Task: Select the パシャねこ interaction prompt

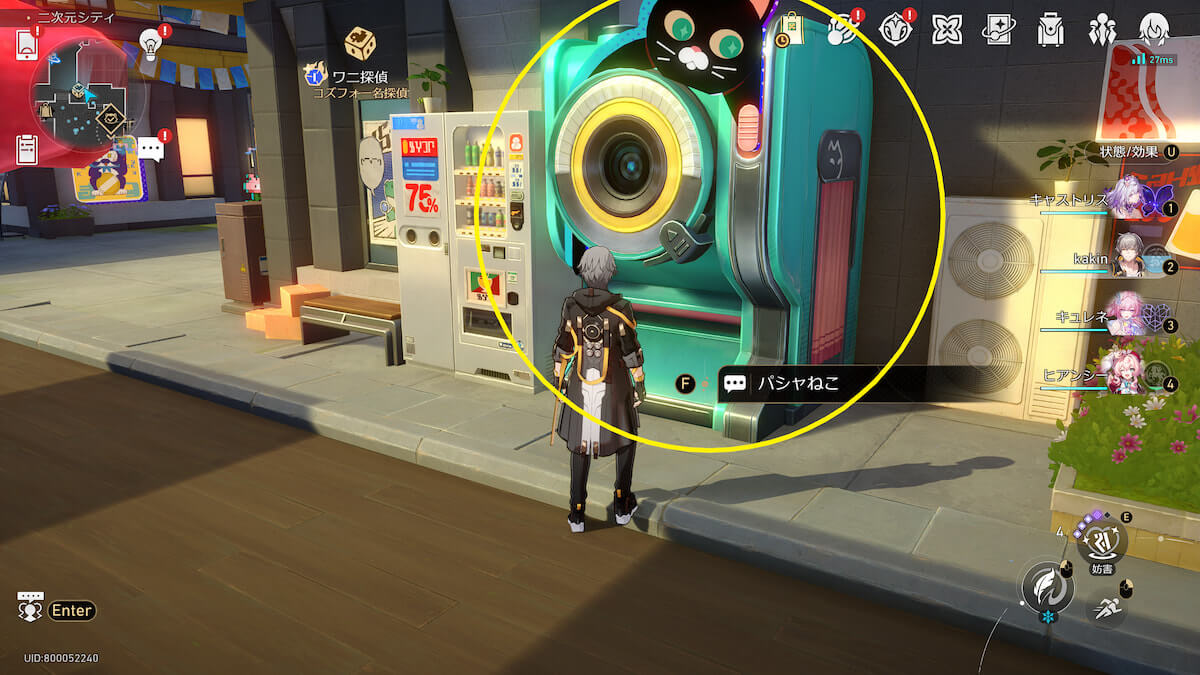Action: point(790,383)
